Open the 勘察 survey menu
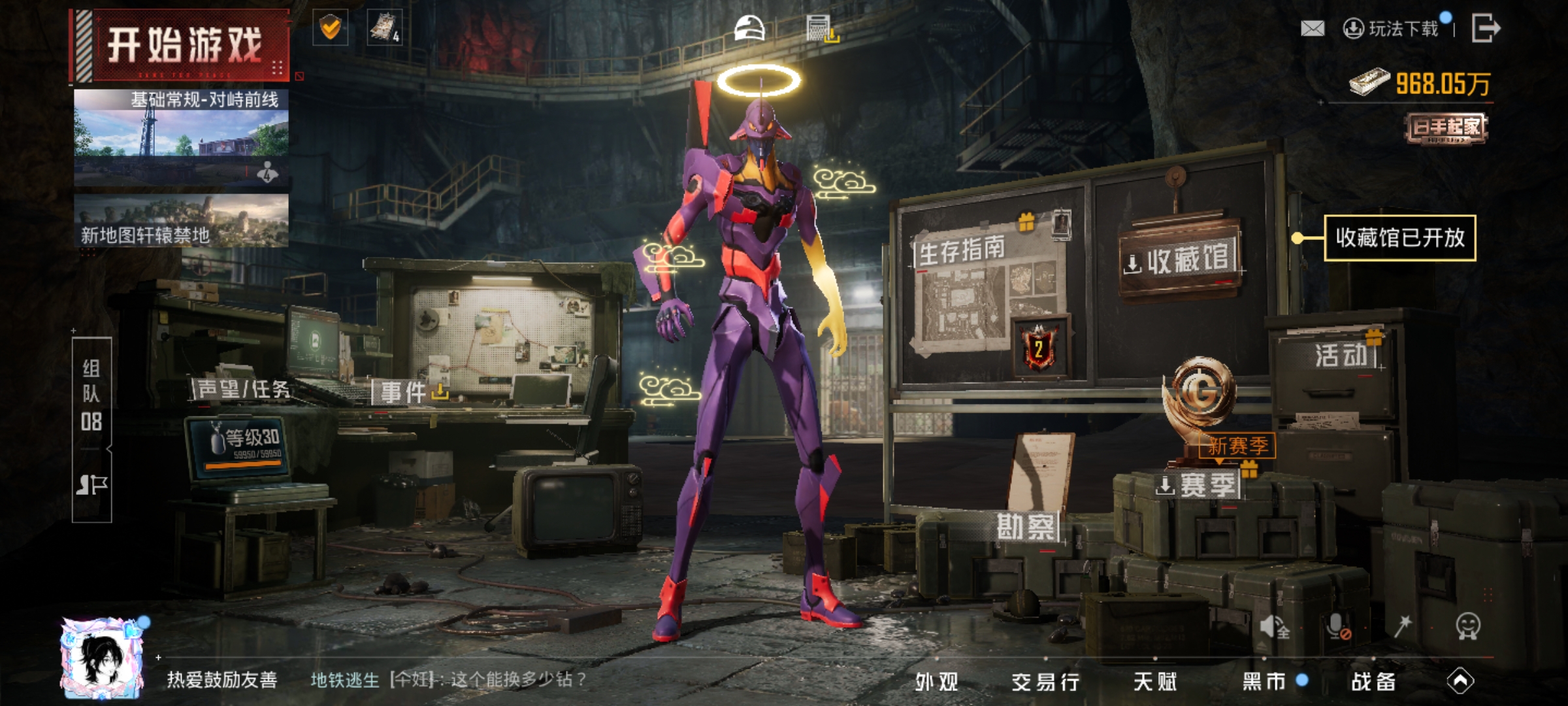1568x706 pixels. point(1025,527)
